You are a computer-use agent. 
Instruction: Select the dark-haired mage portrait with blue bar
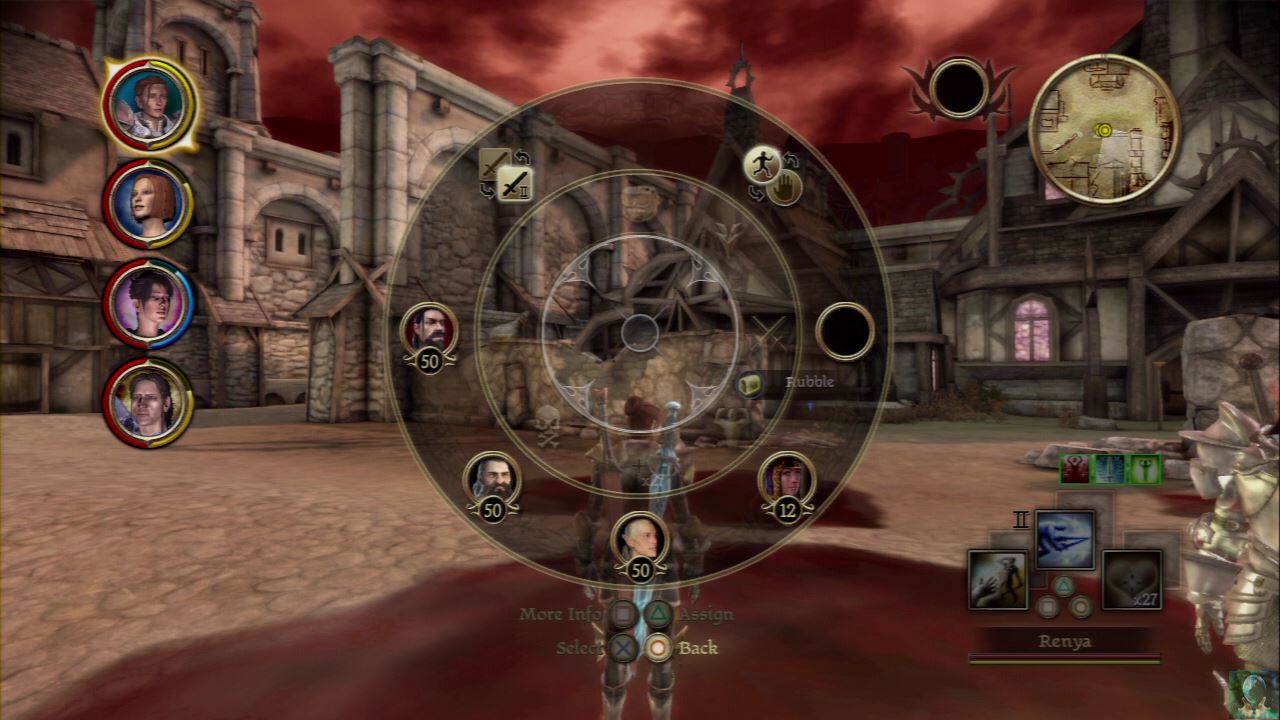[x=147, y=303]
